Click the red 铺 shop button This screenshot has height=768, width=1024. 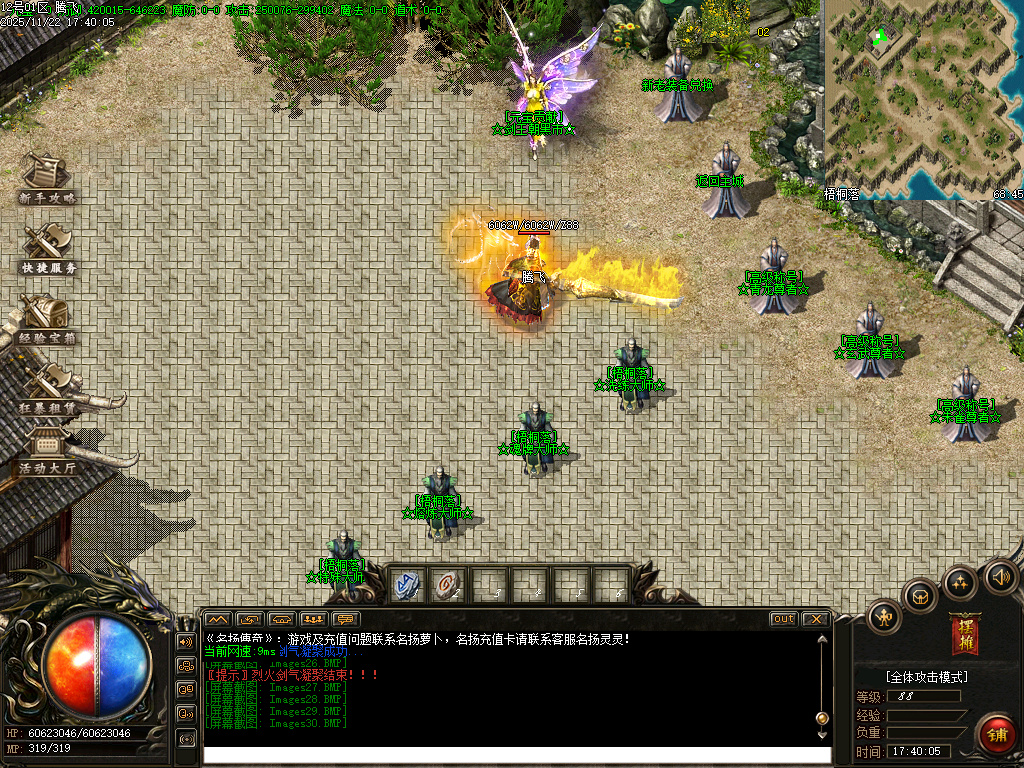tap(997, 735)
